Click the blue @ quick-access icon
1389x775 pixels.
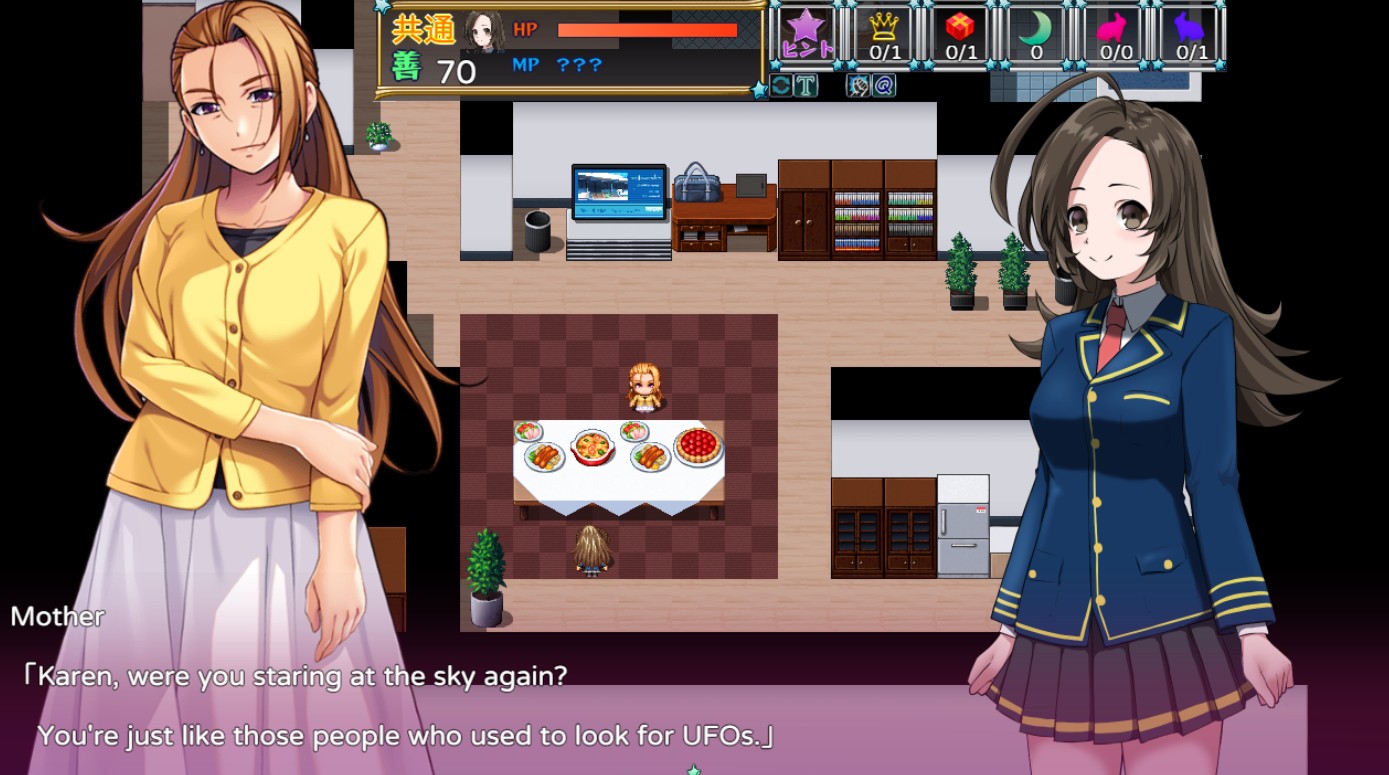(884, 85)
